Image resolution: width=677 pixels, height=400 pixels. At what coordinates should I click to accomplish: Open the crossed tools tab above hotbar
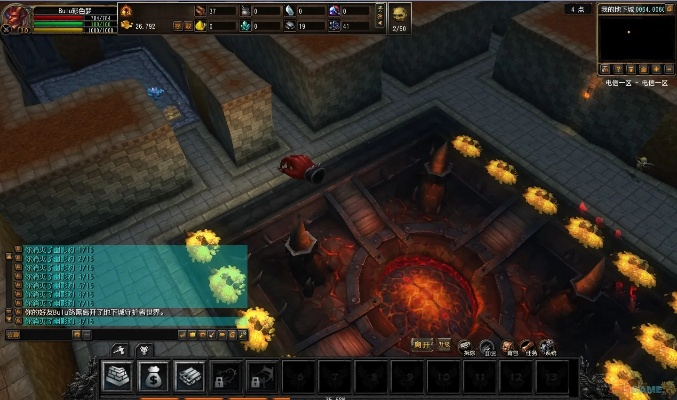pos(118,350)
